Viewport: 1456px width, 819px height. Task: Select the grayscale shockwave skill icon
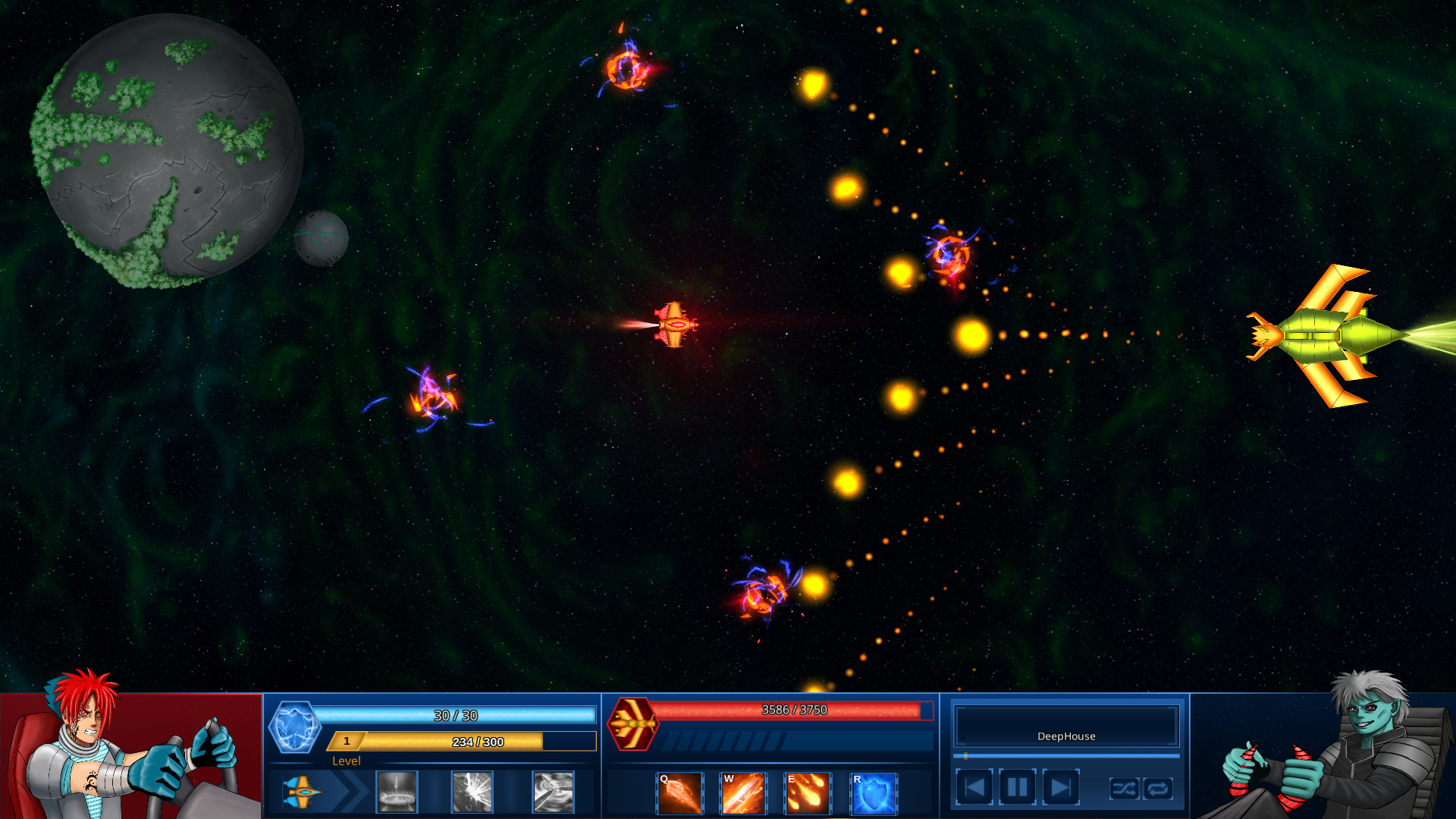tap(397, 792)
